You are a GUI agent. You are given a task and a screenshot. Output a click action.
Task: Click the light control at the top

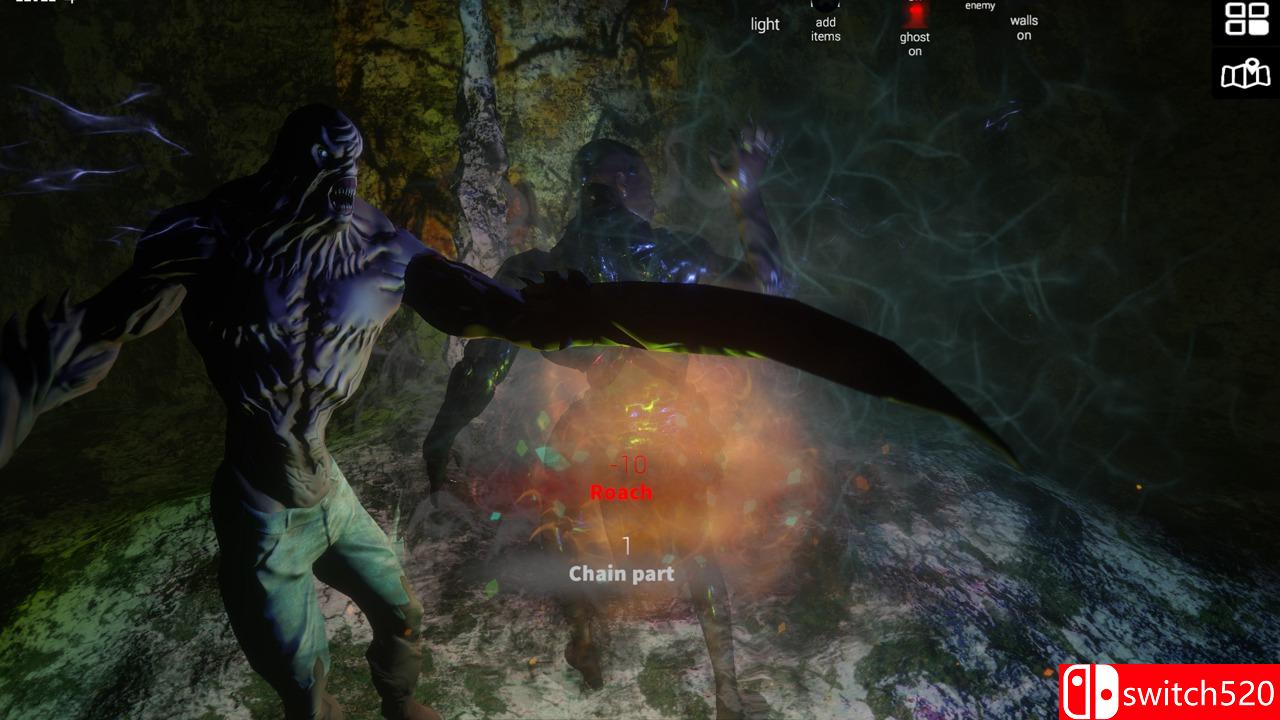point(765,24)
